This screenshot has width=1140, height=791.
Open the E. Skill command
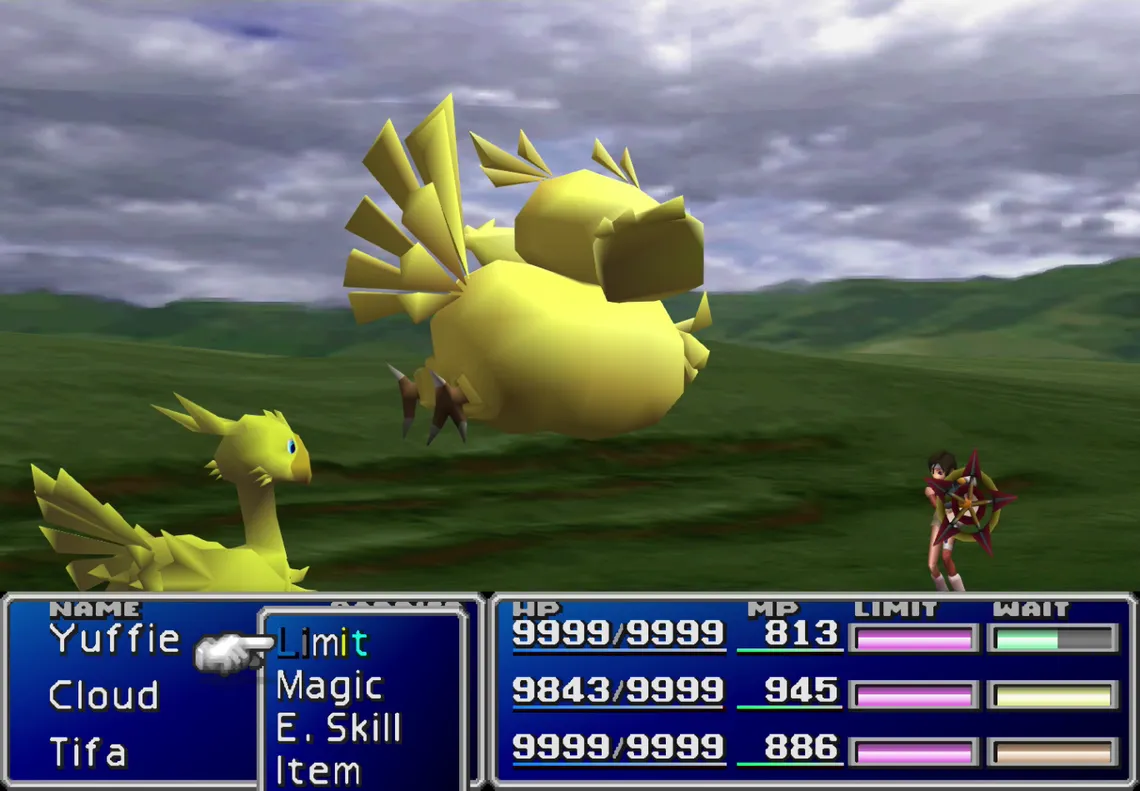[338, 728]
